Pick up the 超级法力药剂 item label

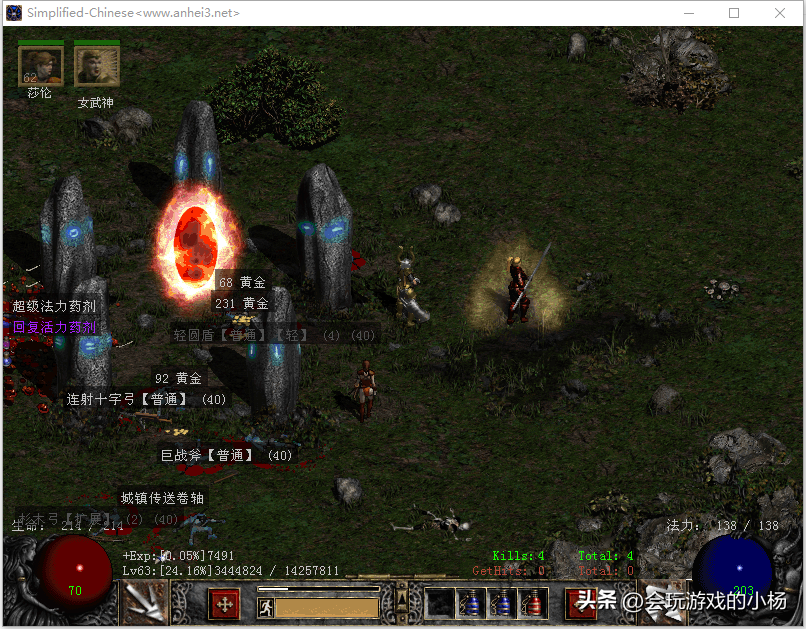[x=54, y=306]
